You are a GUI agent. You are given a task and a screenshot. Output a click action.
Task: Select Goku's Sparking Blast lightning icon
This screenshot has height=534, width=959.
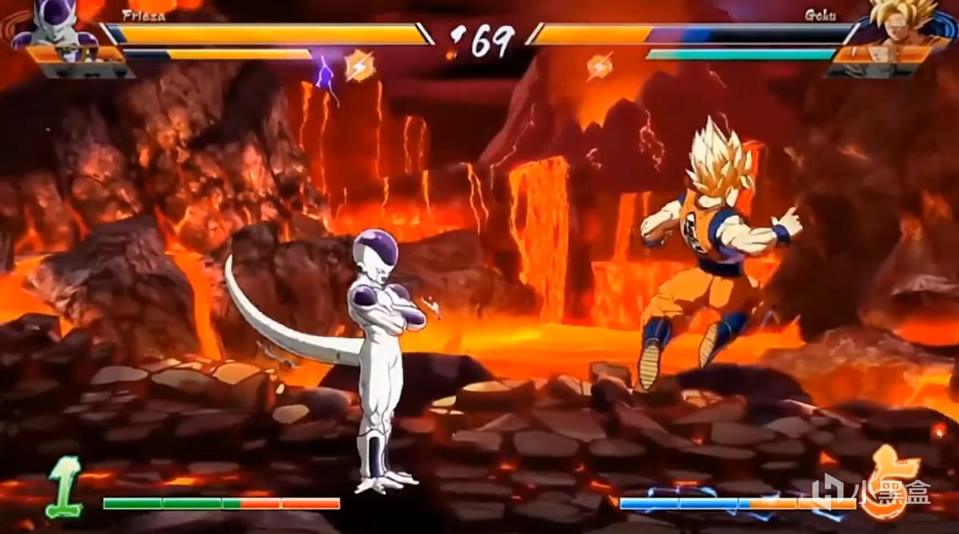click(600, 66)
